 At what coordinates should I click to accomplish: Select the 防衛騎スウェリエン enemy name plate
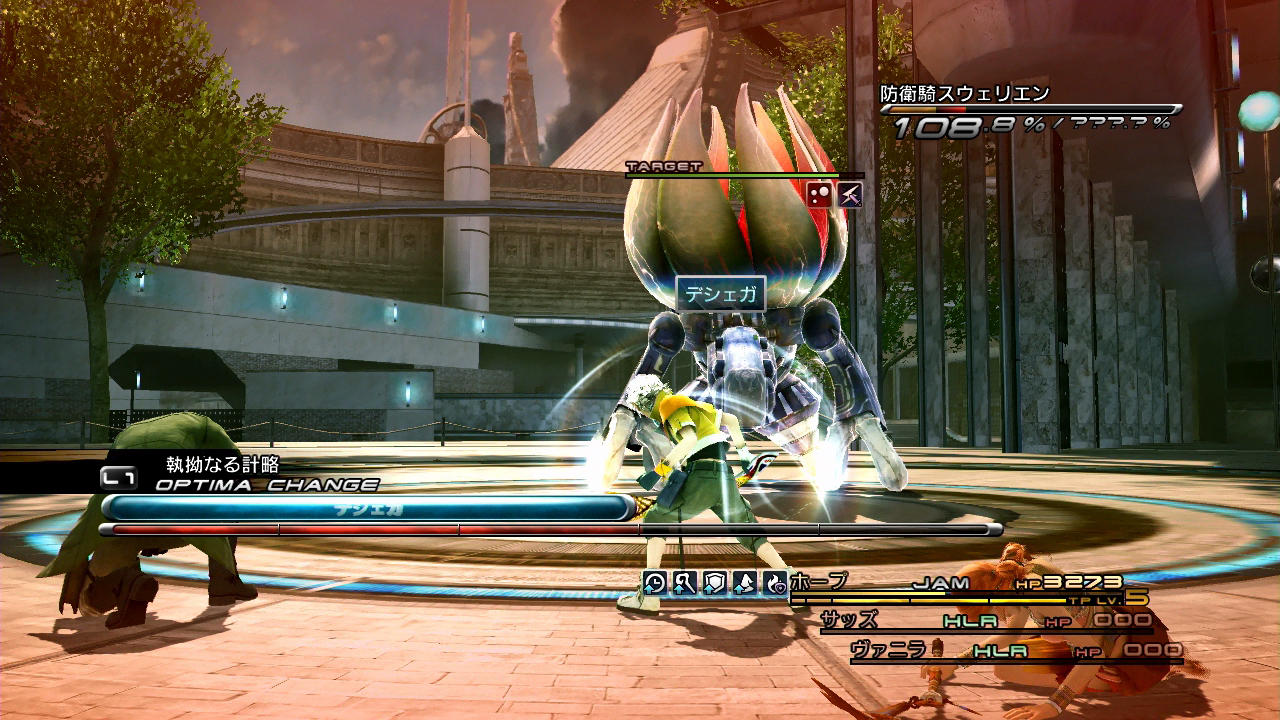(x=965, y=94)
